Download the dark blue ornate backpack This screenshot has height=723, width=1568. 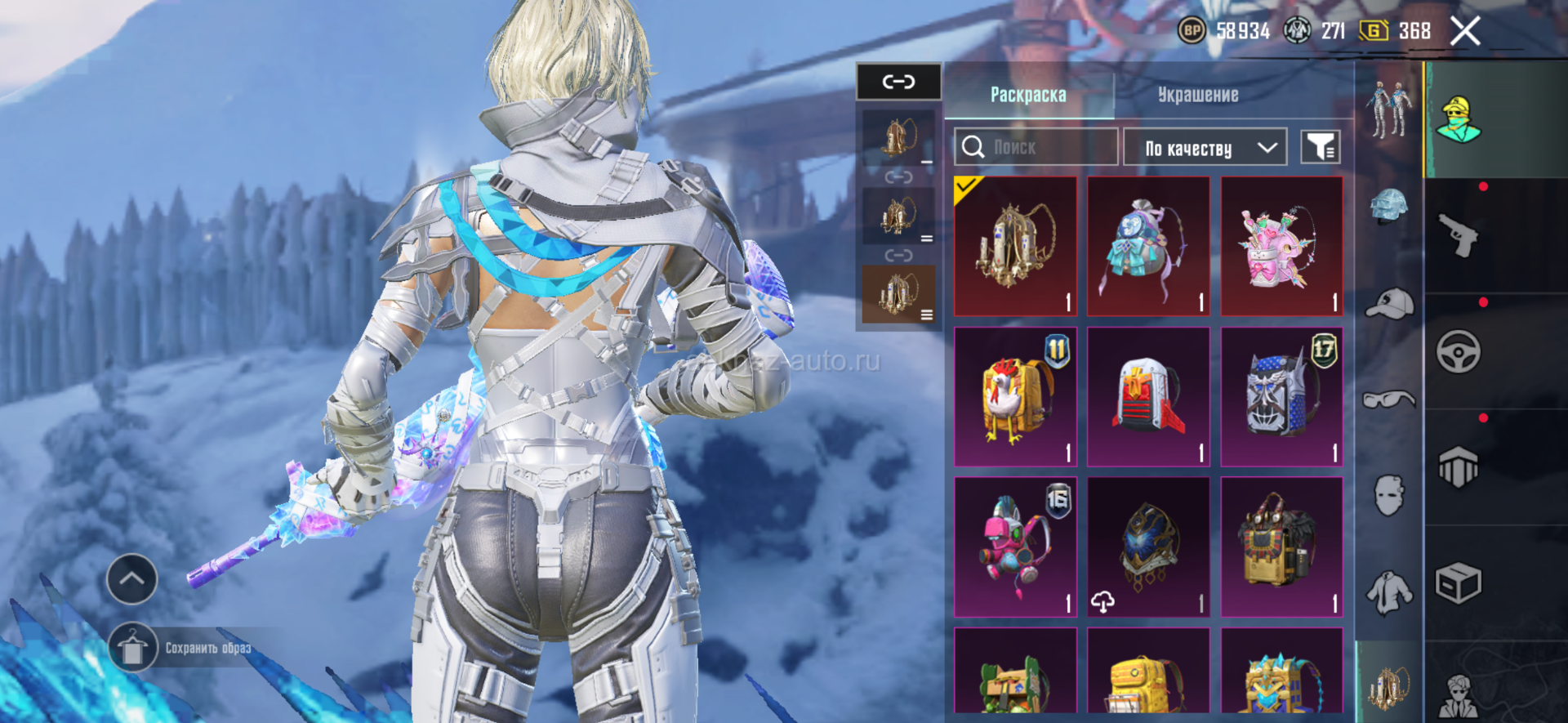click(x=1103, y=602)
